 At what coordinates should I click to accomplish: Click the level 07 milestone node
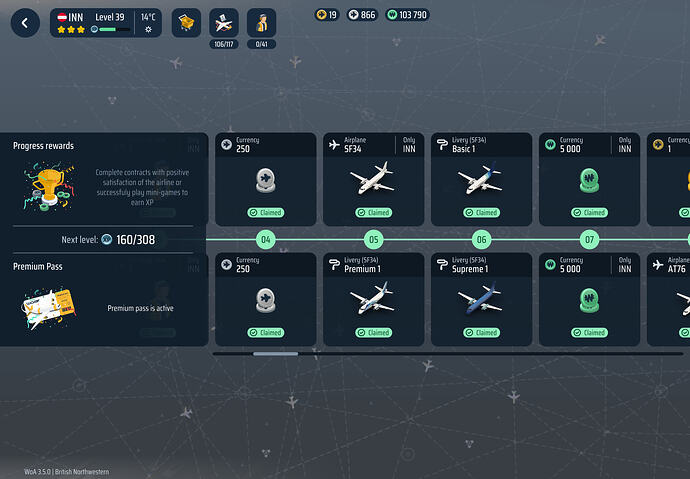(x=589, y=240)
